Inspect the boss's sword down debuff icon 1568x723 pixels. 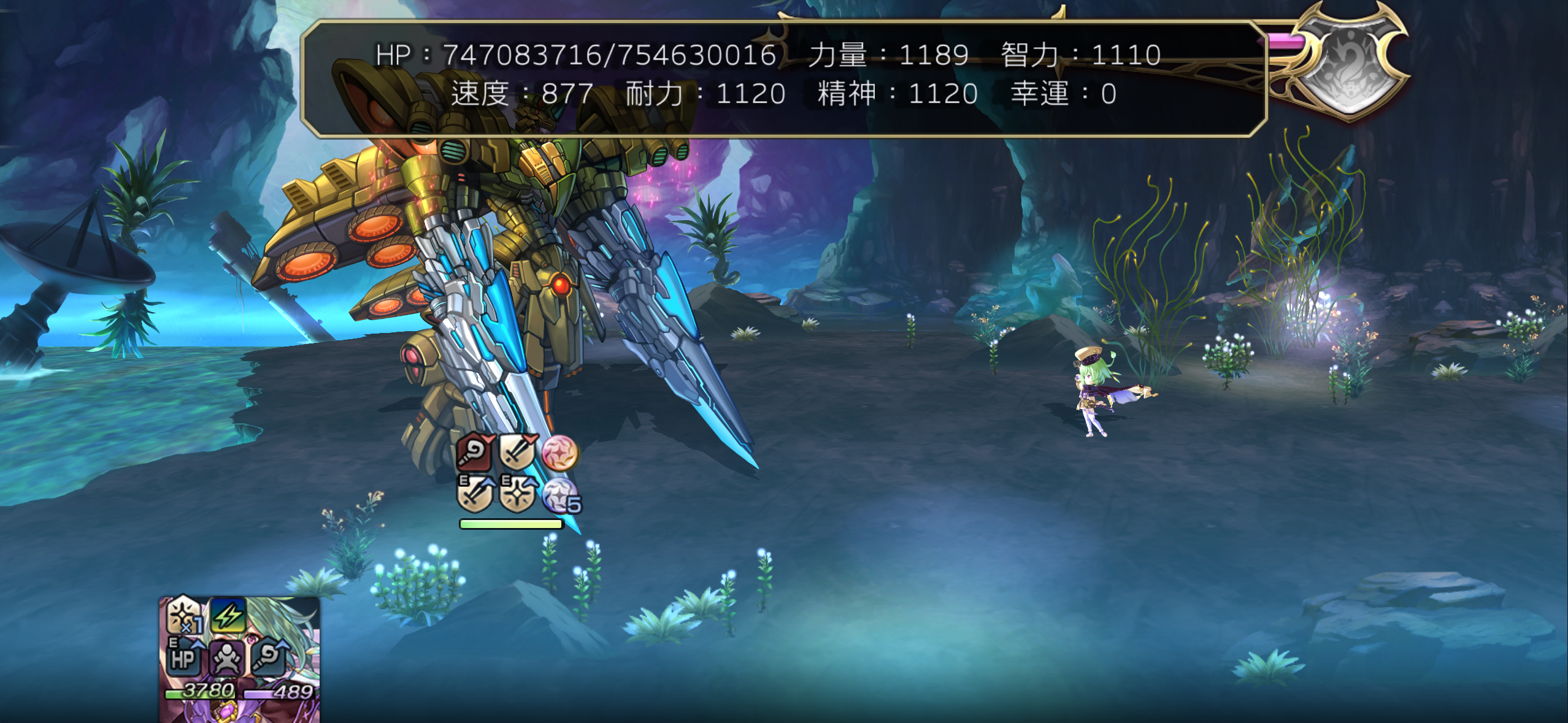(x=518, y=453)
